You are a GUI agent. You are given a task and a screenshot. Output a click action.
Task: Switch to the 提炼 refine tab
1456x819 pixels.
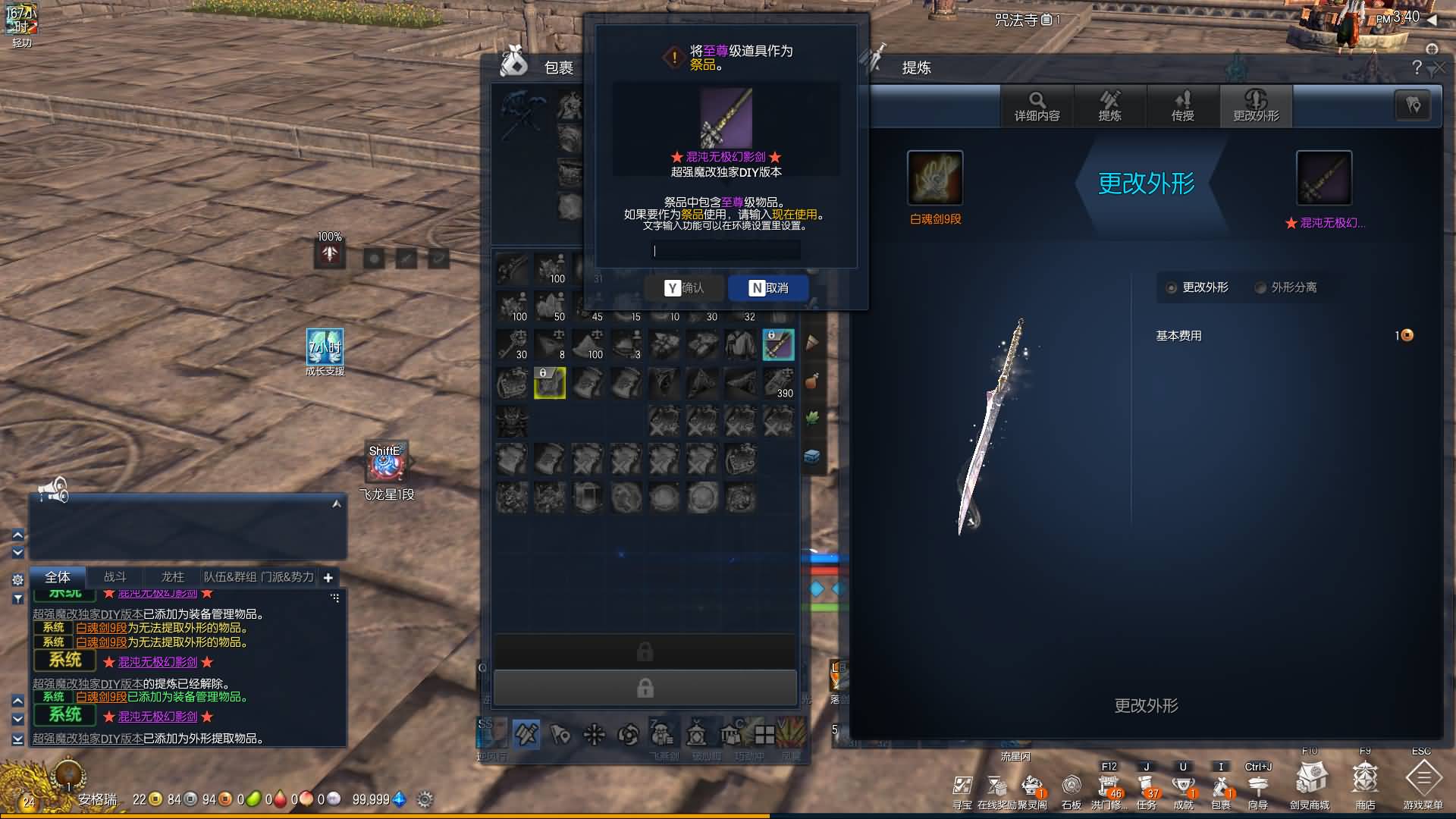pos(1109,106)
